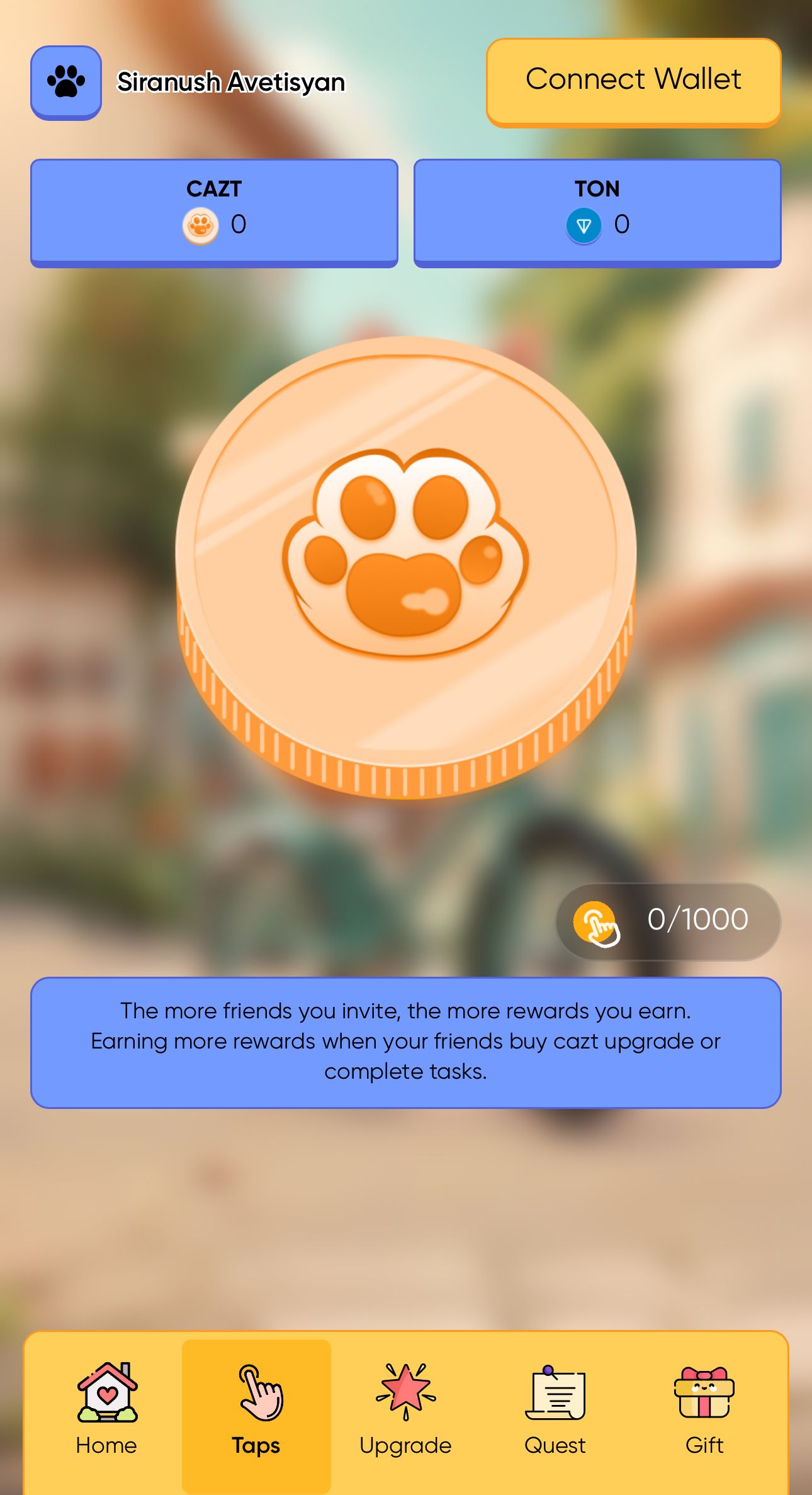This screenshot has width=812, height=1495.
Task: Click the paw avatar beside the username
Action: tap(65, 81)
